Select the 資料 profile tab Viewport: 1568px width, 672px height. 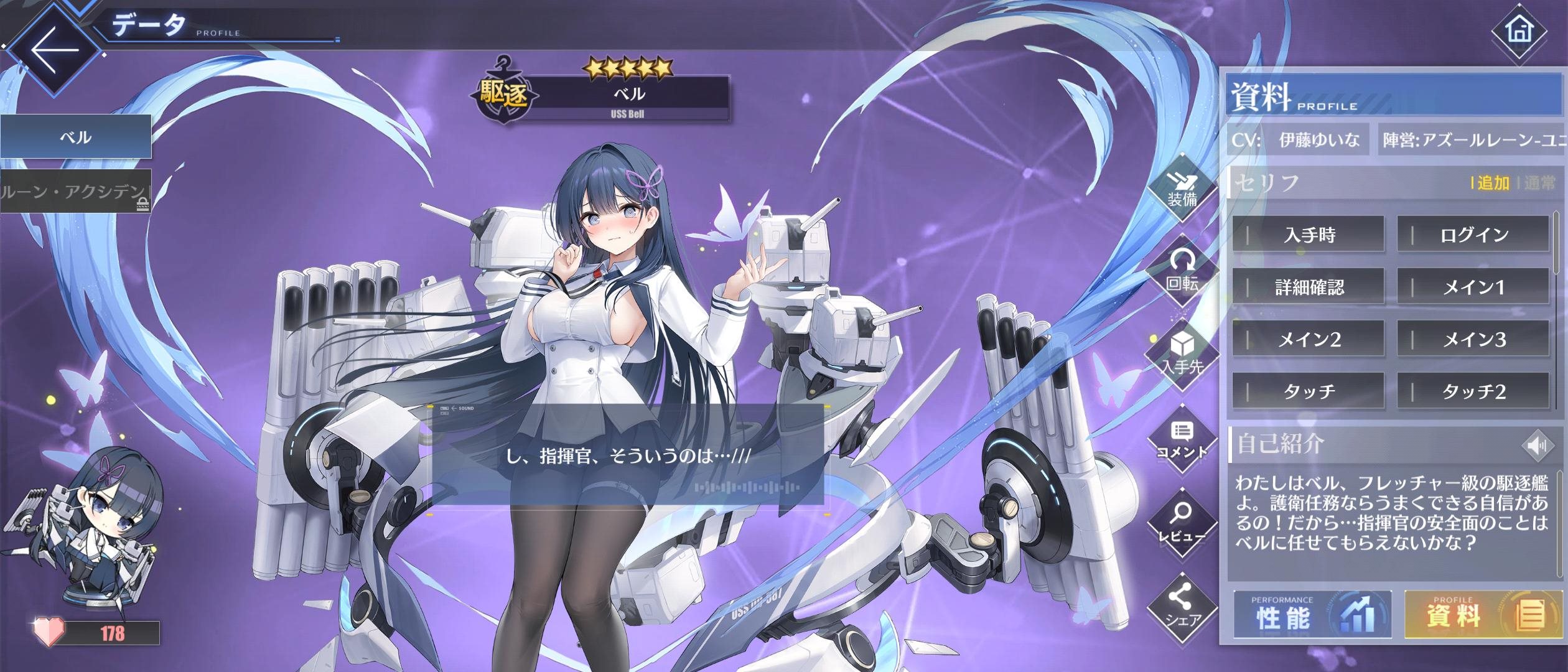1484,615
